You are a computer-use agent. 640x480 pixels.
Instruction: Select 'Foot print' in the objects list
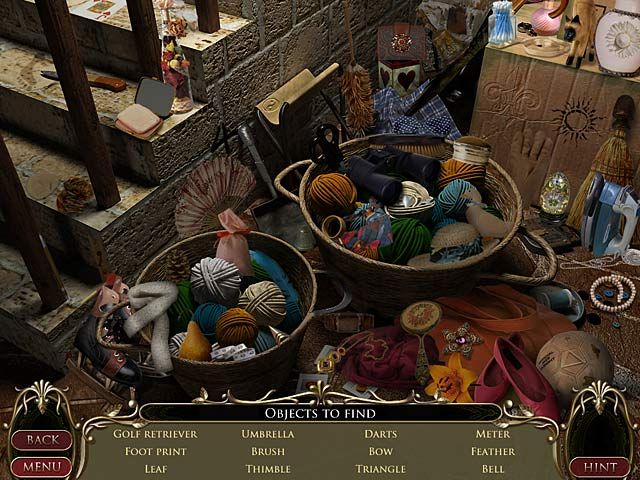[155, 451]
